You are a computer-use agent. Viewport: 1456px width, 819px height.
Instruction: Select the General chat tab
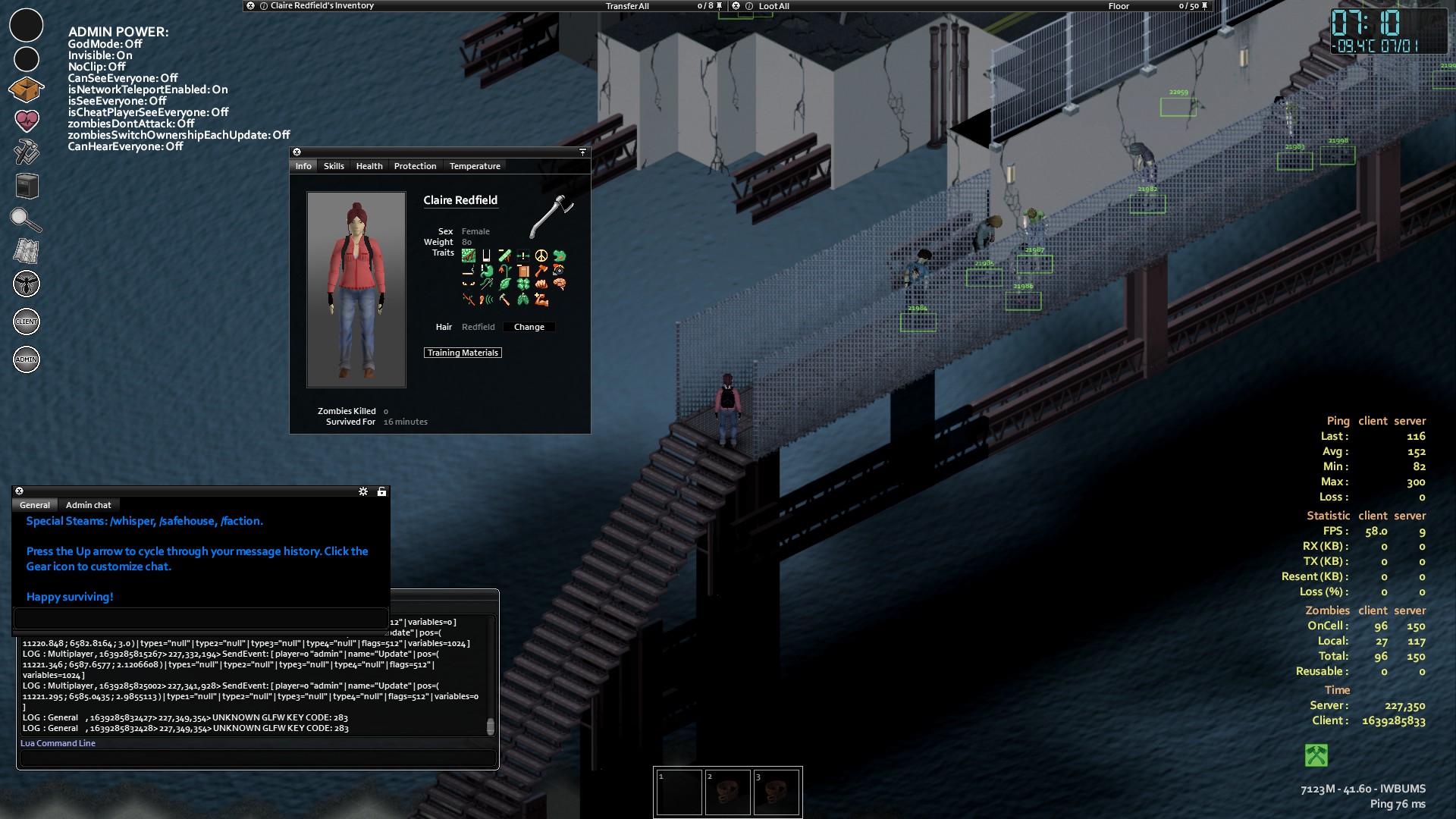35,505
